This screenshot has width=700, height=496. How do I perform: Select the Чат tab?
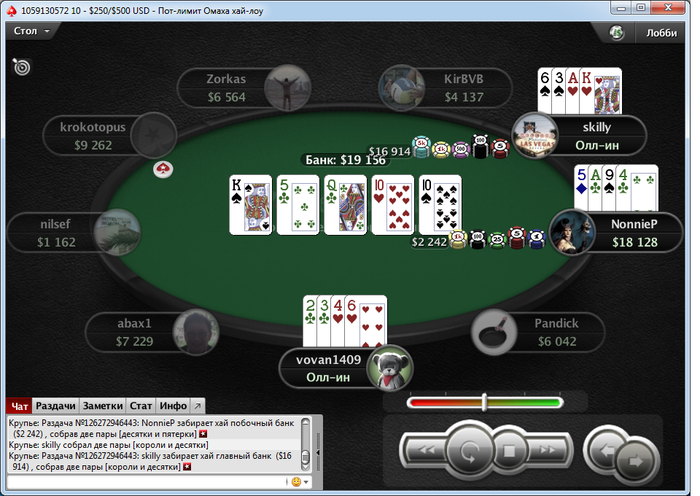(19, 406)
